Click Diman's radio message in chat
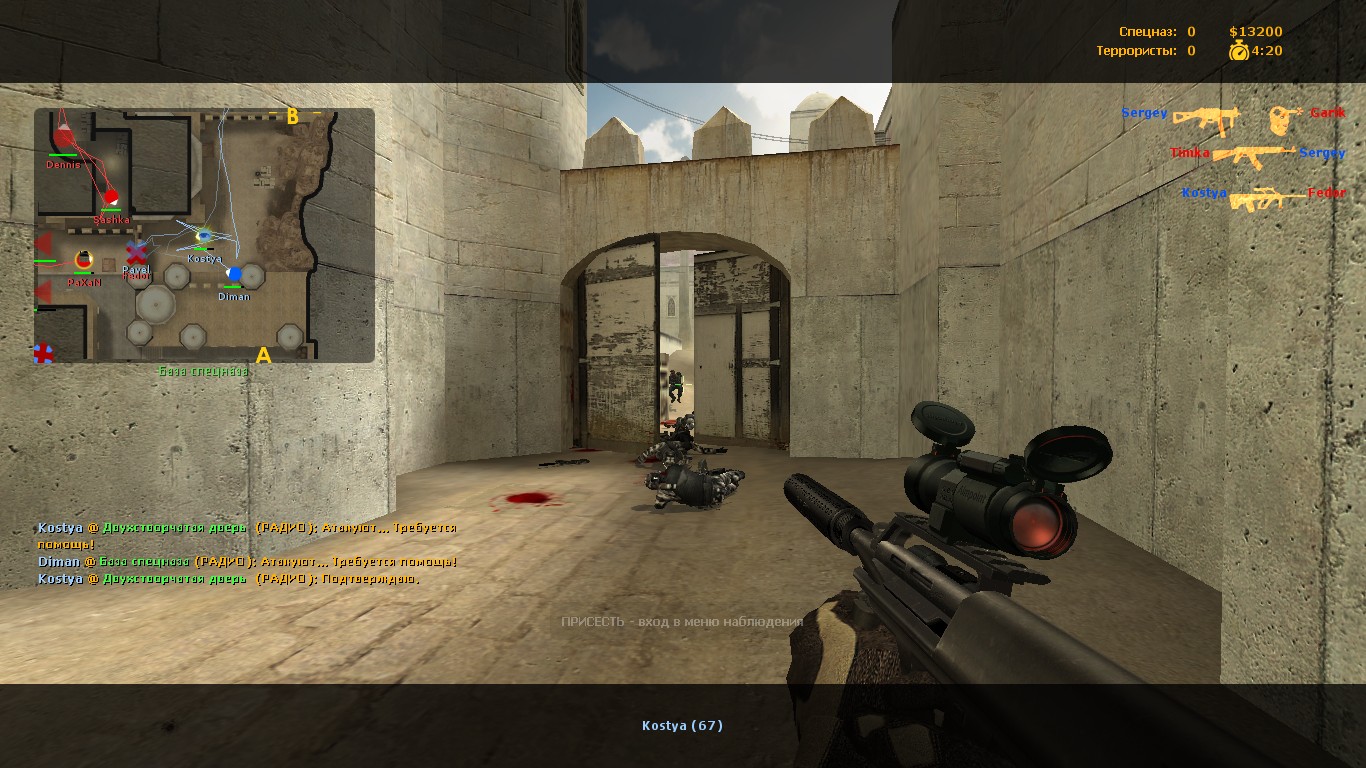The width and height of the screenshot is (1366, 768). [248, 562]
